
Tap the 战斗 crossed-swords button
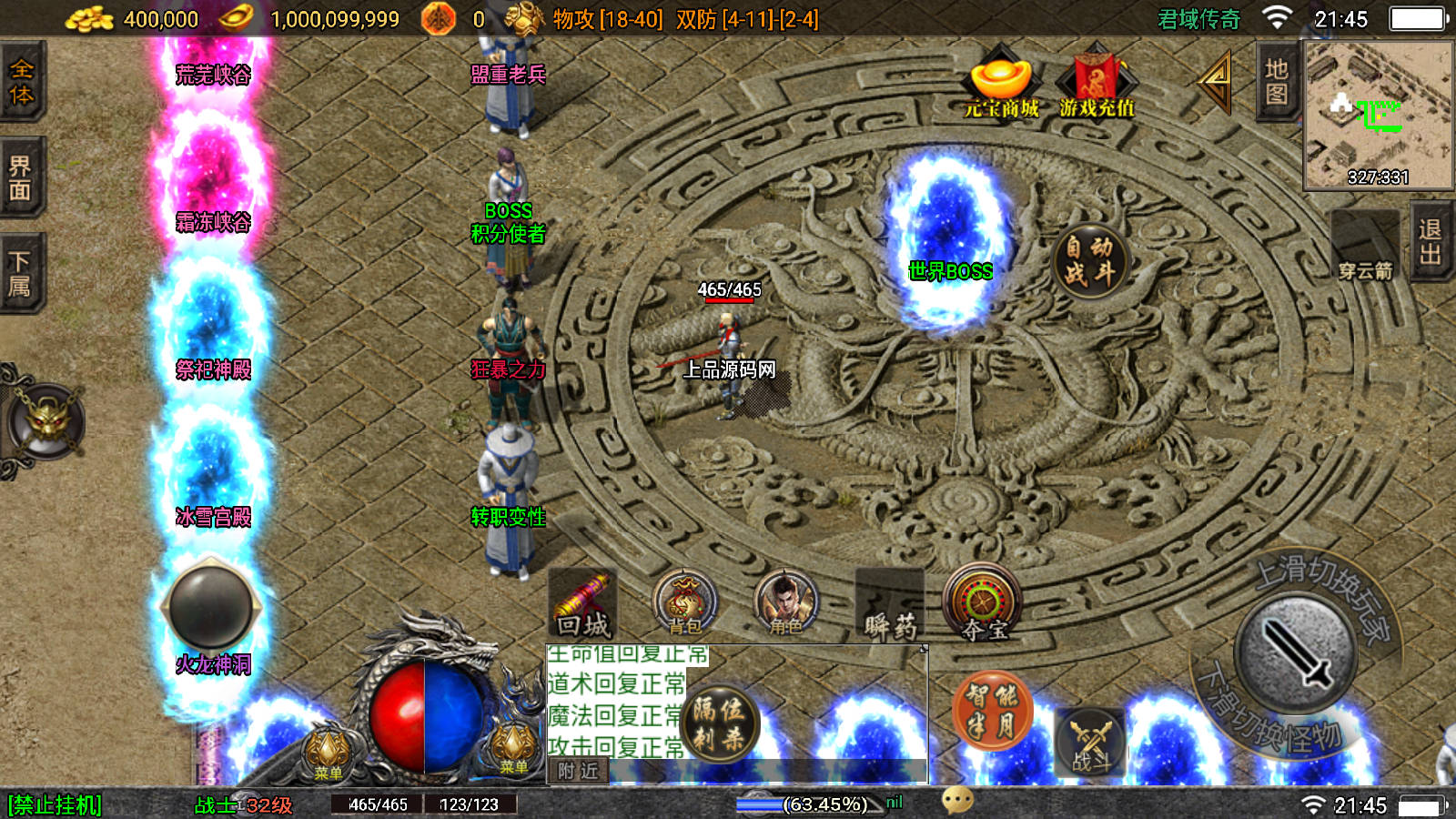[1090, 742]
